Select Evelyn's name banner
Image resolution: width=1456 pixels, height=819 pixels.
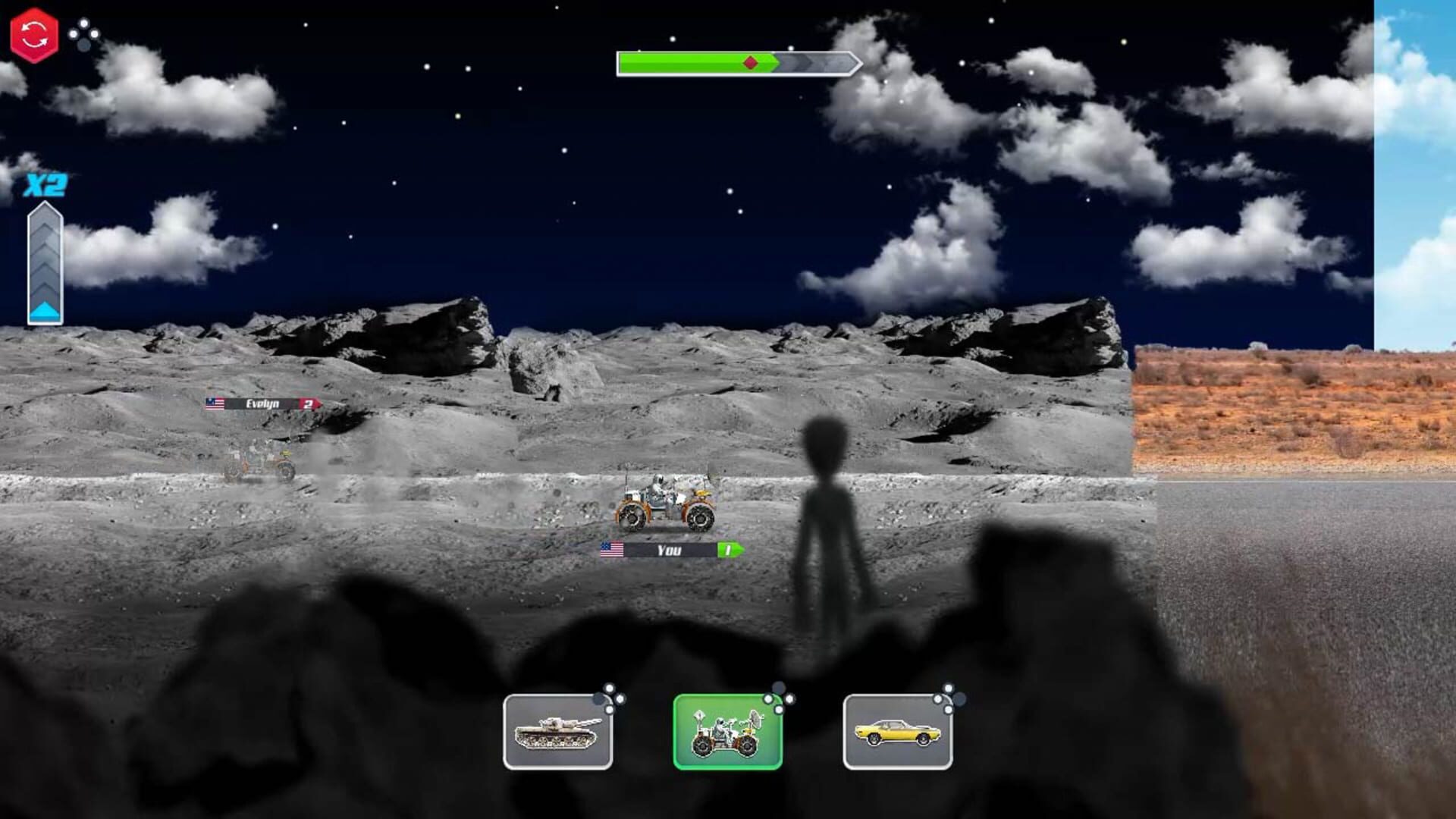coord(262,405)
